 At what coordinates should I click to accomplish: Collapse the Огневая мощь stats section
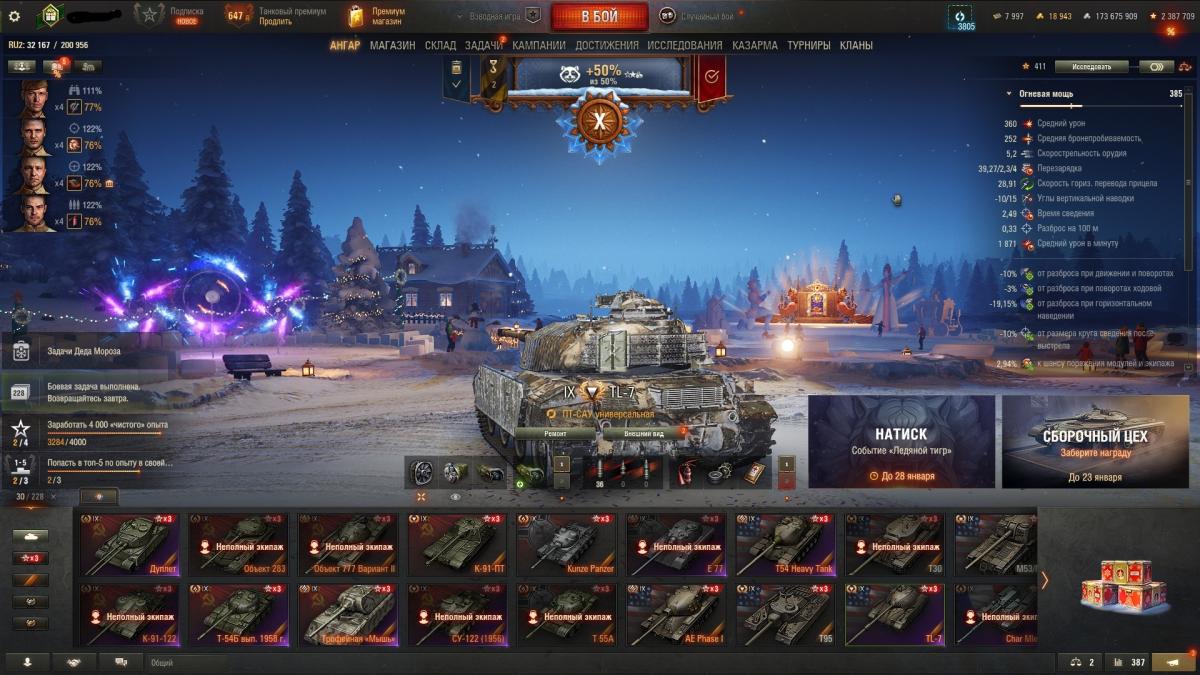[x=1009, y=93]
